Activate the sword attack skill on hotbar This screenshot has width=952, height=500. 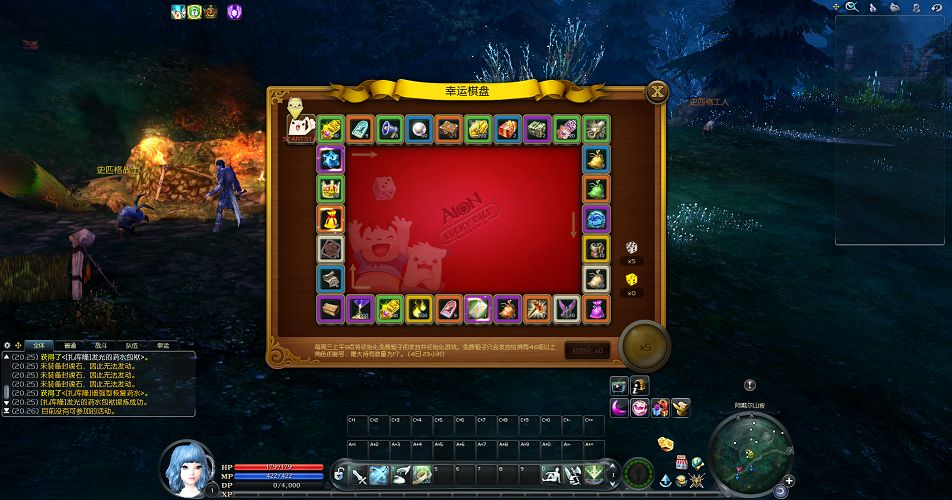(359, 475)
